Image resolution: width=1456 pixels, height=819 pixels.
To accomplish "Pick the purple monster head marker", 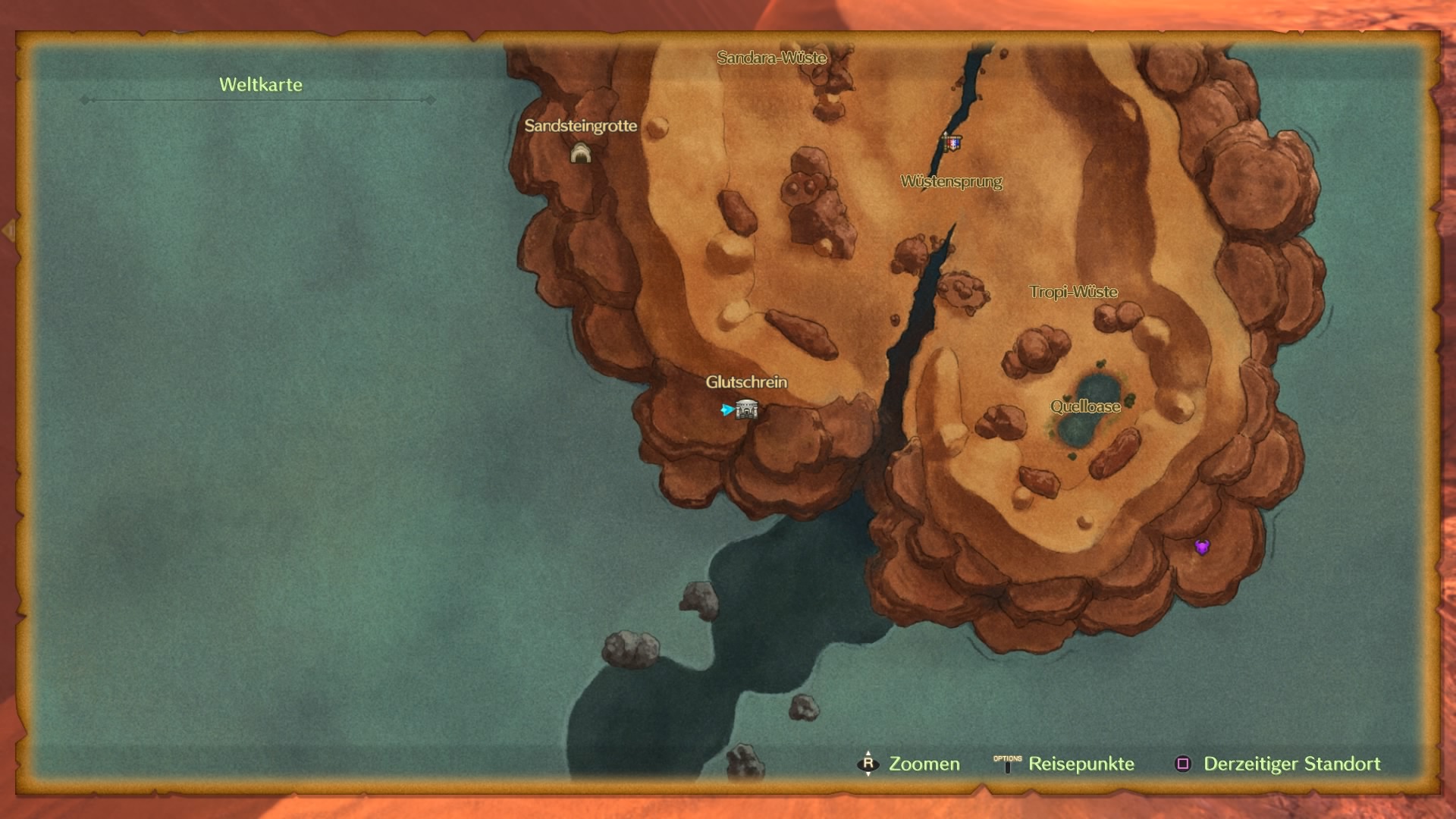I will click(1202, 547).
